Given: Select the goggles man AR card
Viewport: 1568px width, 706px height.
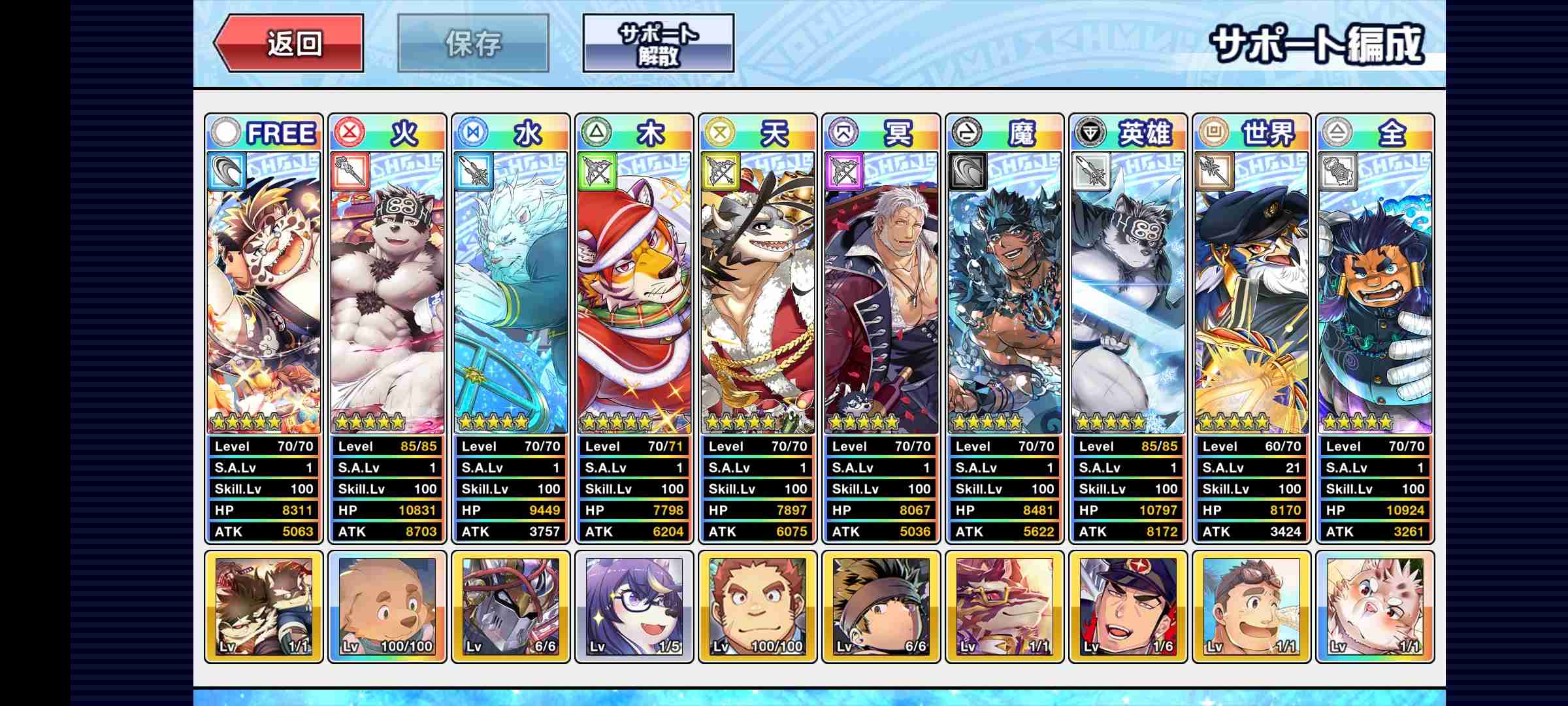Looking at the screenshot, I should point(1252,607).
